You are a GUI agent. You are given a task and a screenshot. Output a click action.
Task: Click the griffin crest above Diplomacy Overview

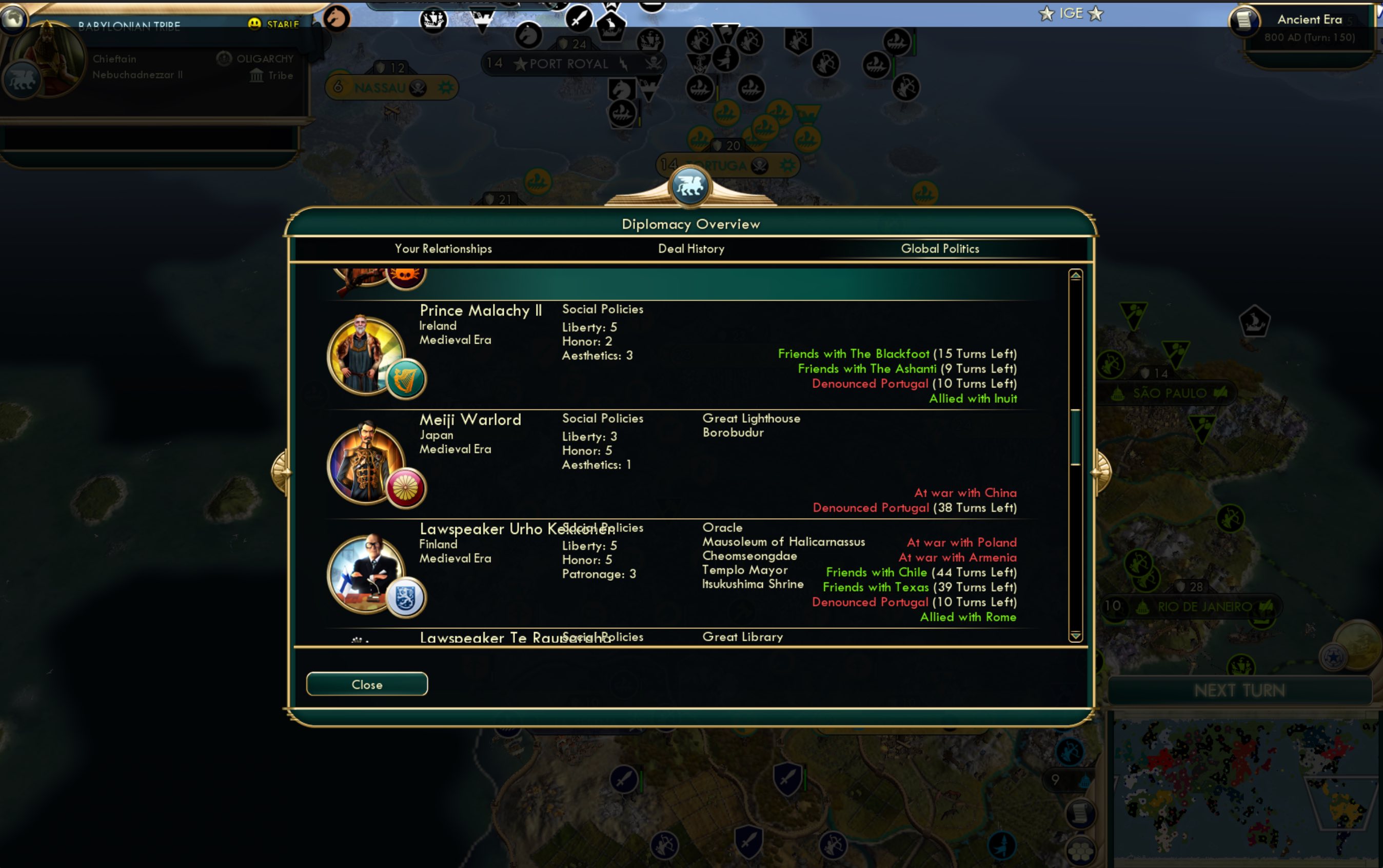coord(690,185)
